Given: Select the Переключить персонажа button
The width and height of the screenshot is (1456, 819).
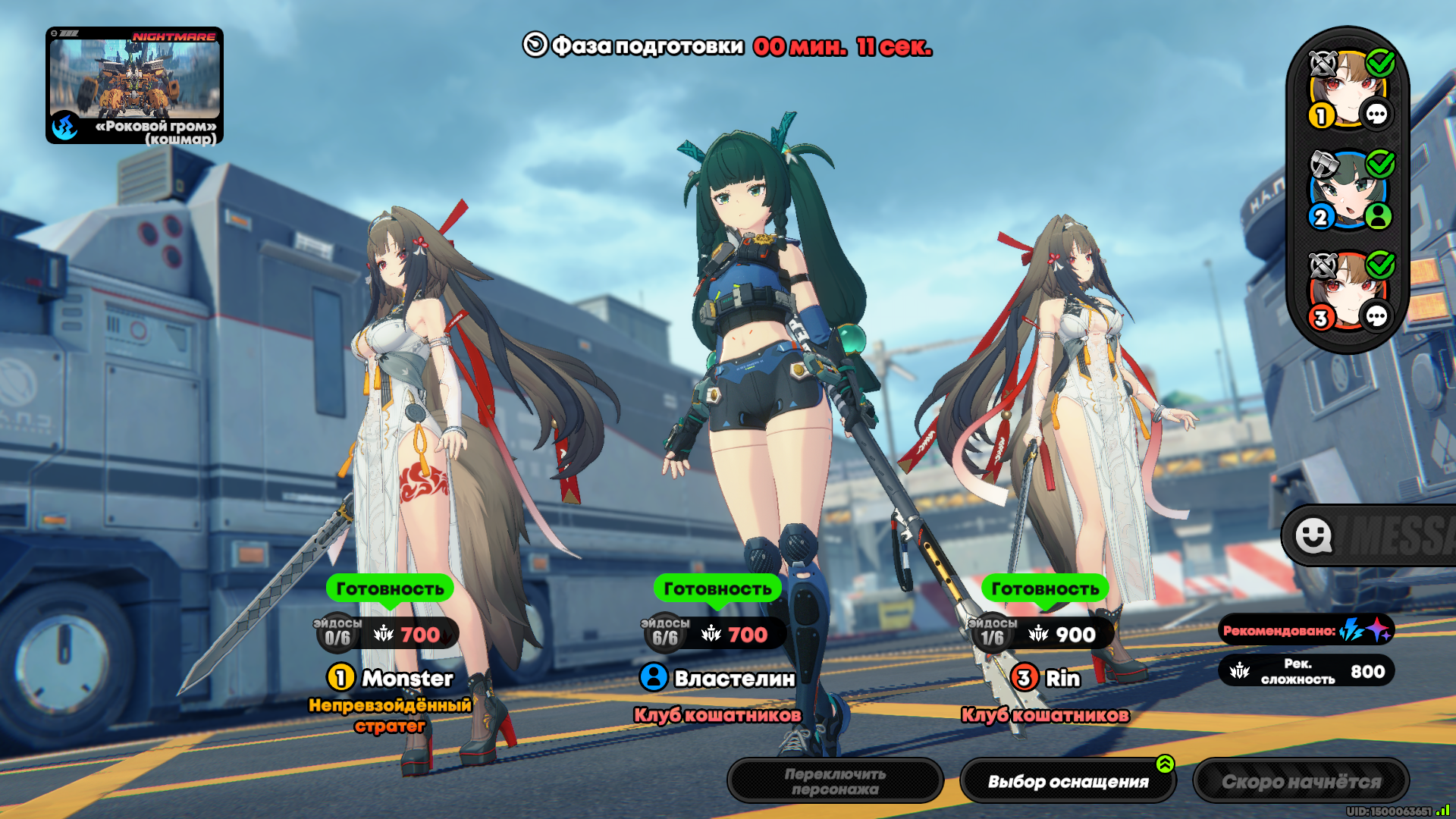Looking at the screenshot, I should point(835,781).
